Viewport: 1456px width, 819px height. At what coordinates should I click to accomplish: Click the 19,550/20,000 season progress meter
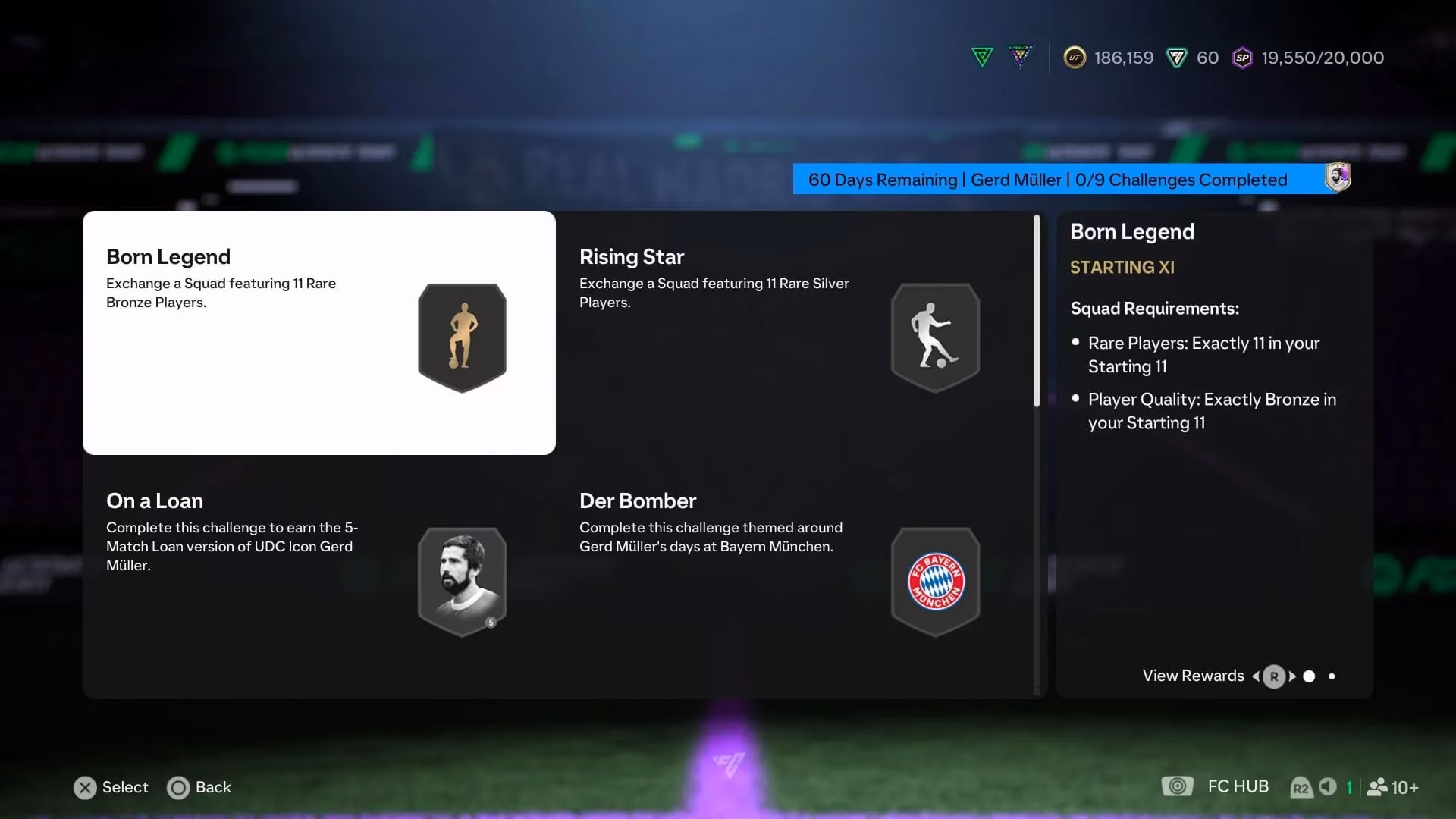(1322, 57)
